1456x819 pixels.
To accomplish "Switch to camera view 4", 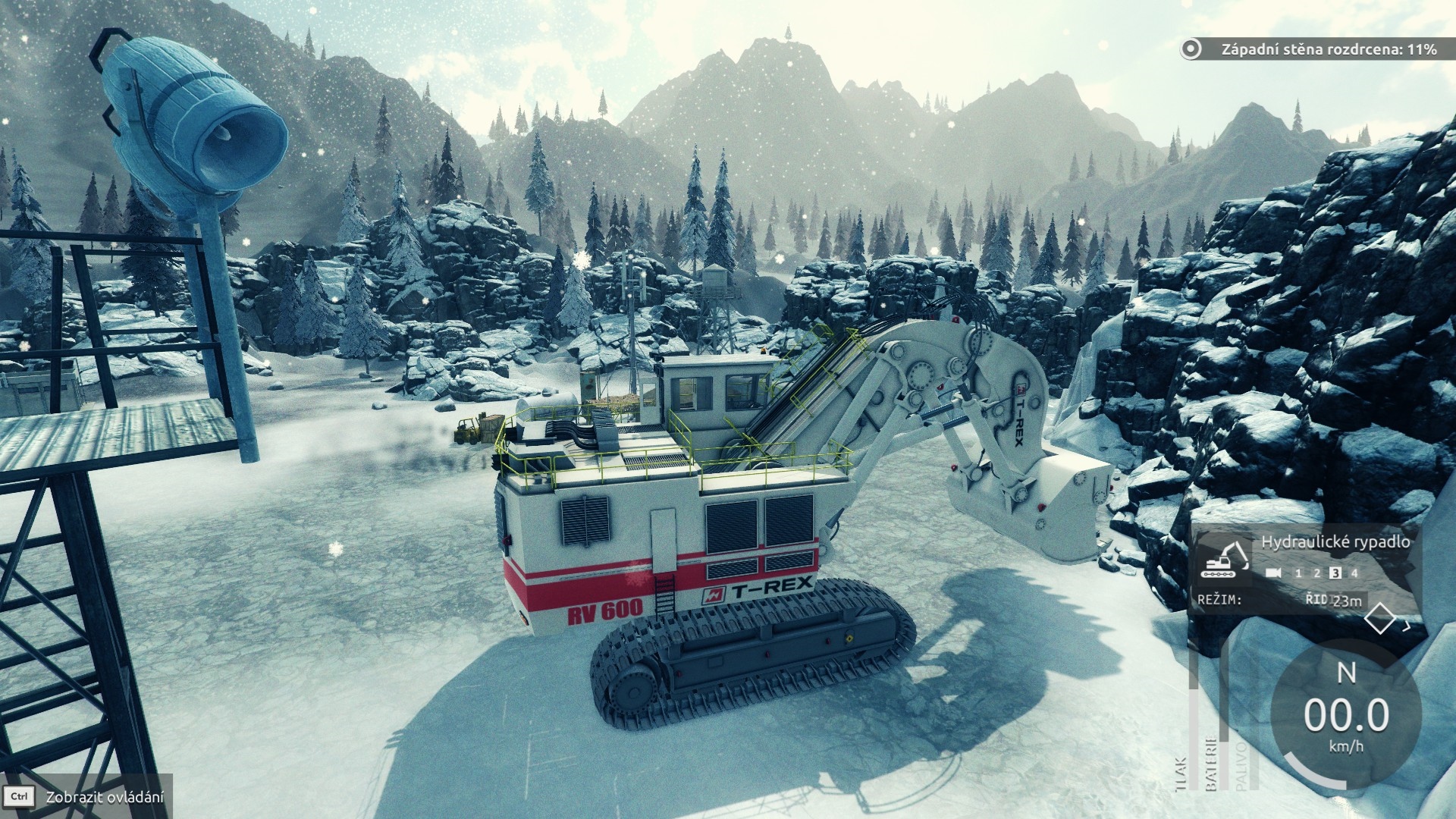I will [1354, 573].
